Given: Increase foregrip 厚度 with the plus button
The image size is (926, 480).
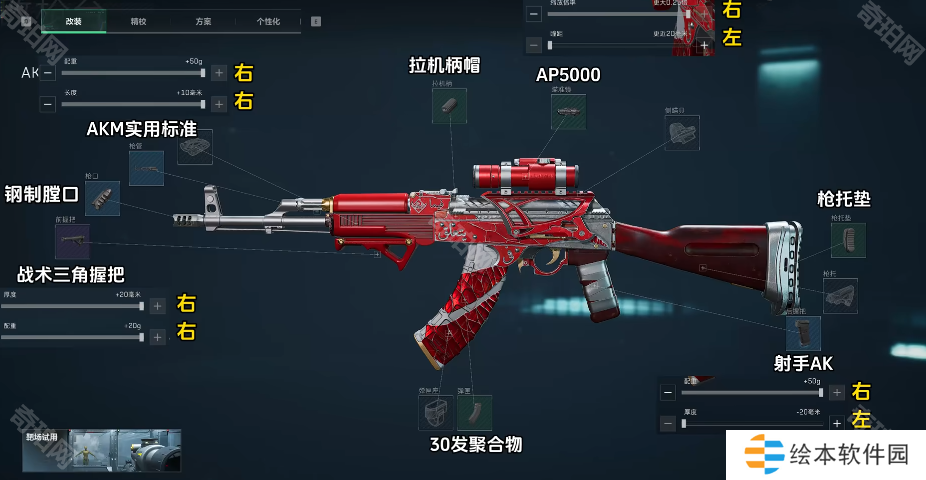Looking at the screenshot, I should (x=158, y=306).
